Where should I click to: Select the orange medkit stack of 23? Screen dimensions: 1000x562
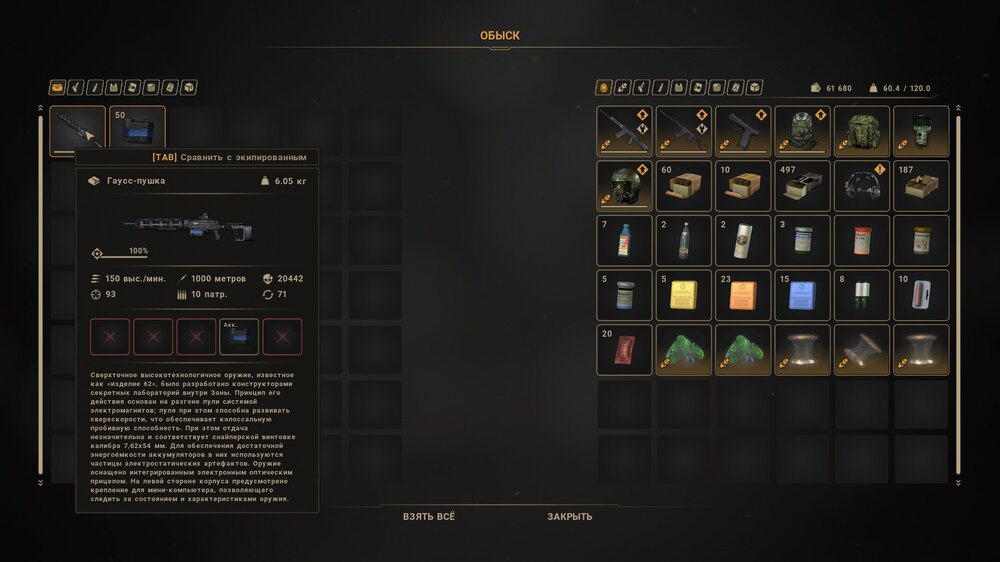coord(743,295)
